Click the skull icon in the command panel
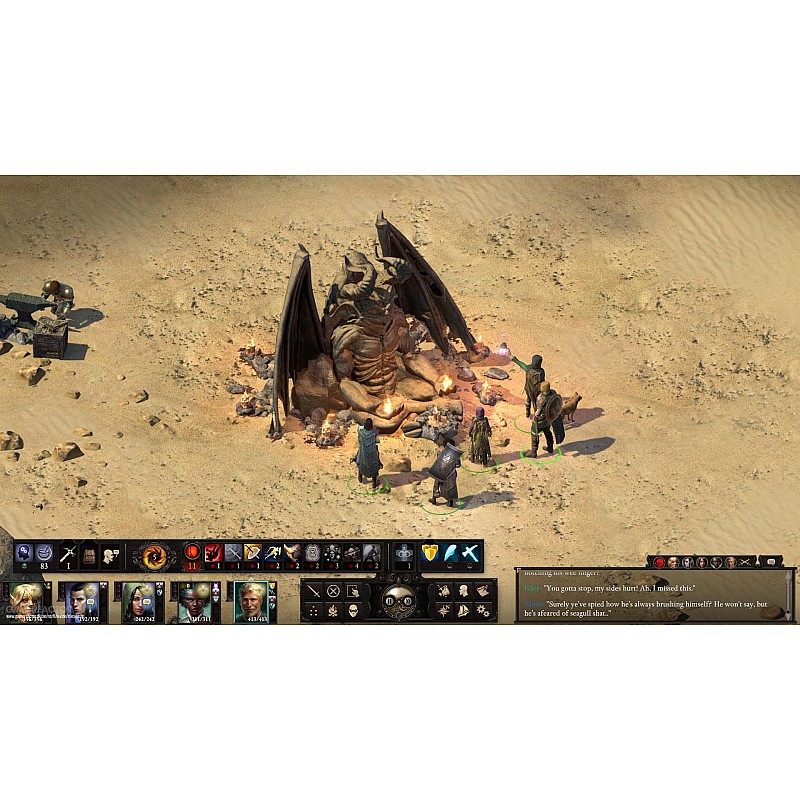The height and width of the screenshot is (800, 800). tap(352, 610)
